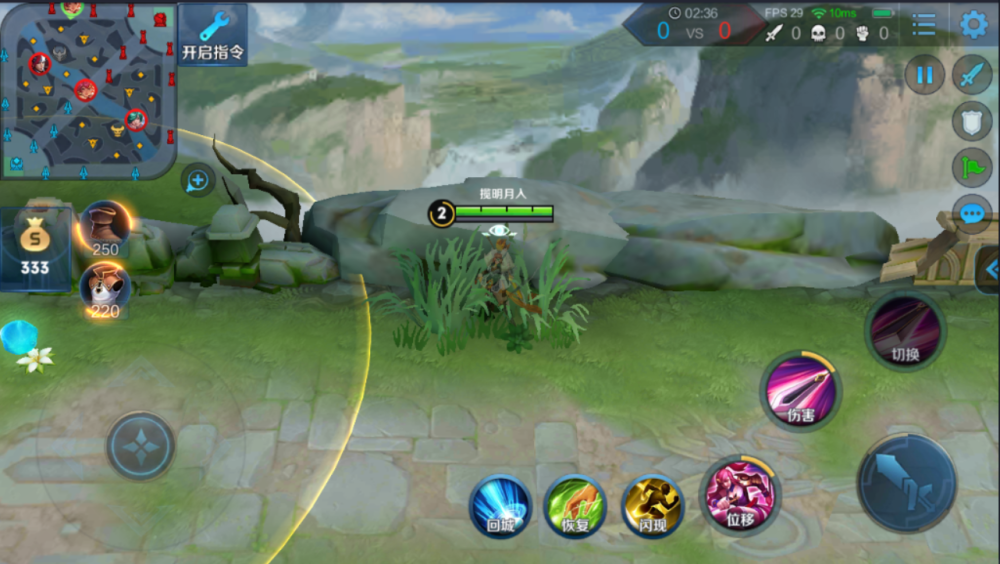Tap the 开启指令 wrench button
1000x564 pixels.
pyautogui.click(x=213, y=35)
